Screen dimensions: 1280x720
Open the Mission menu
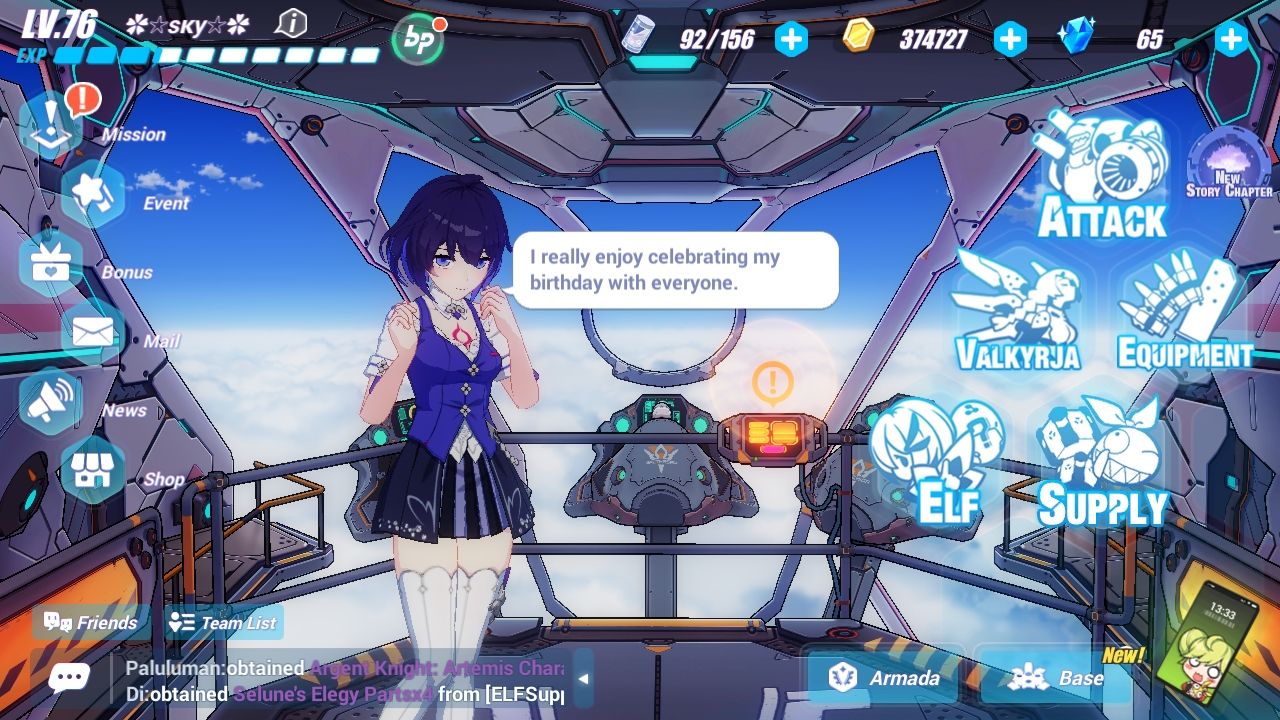[52, 126]
